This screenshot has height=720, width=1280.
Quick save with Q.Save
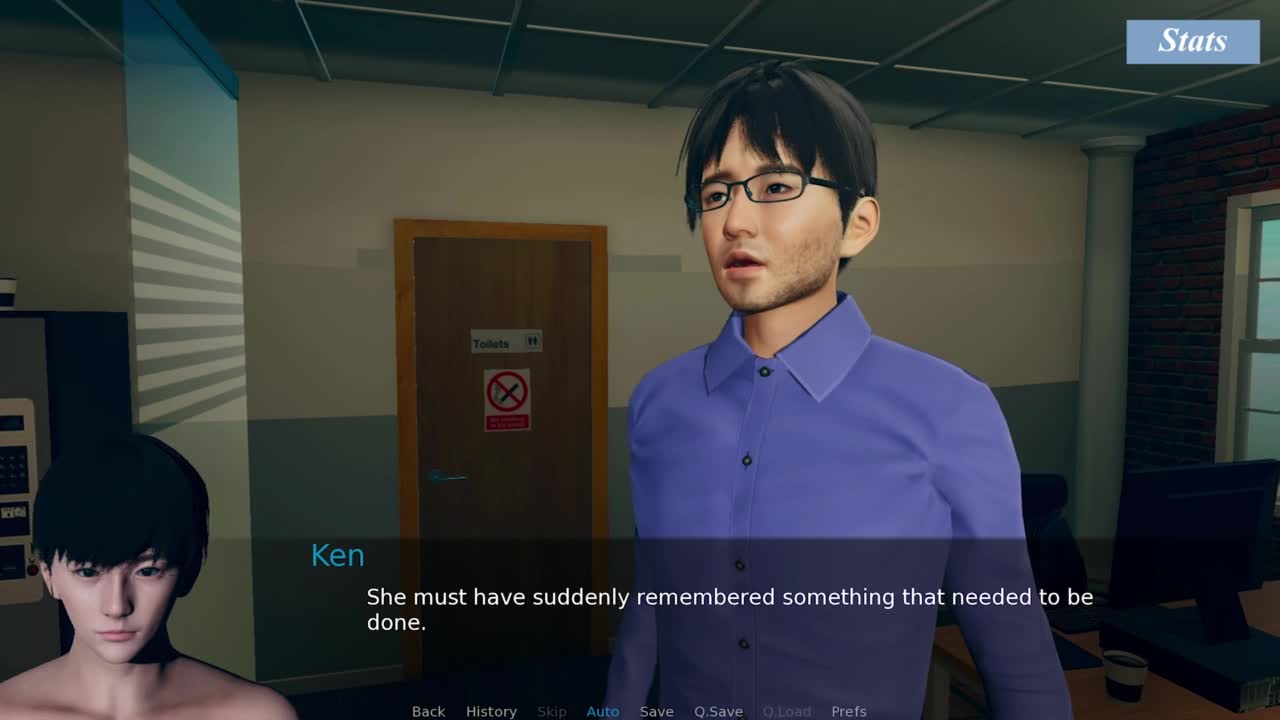718,711
